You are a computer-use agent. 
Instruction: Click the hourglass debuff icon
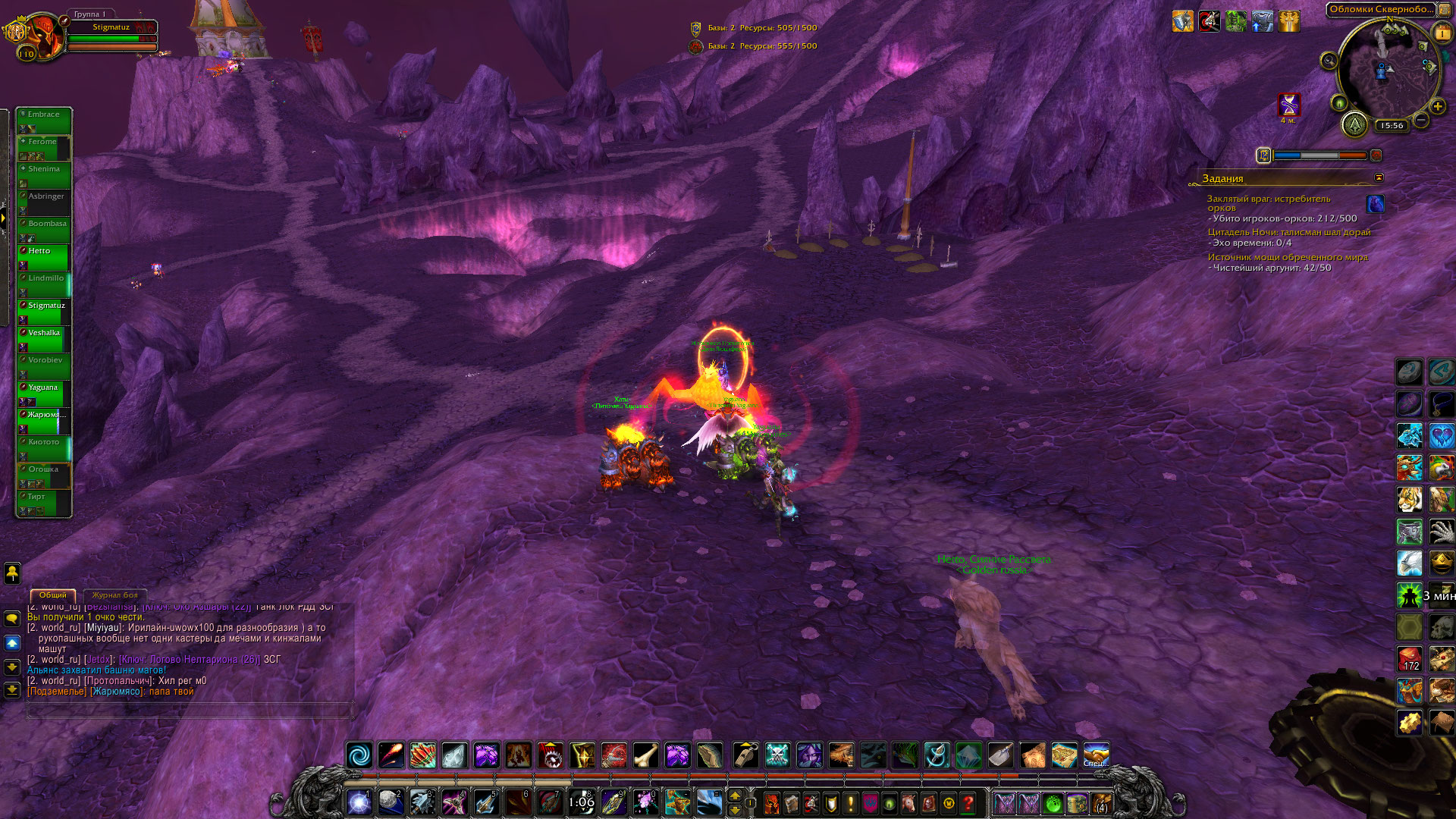coord(1288,104)
